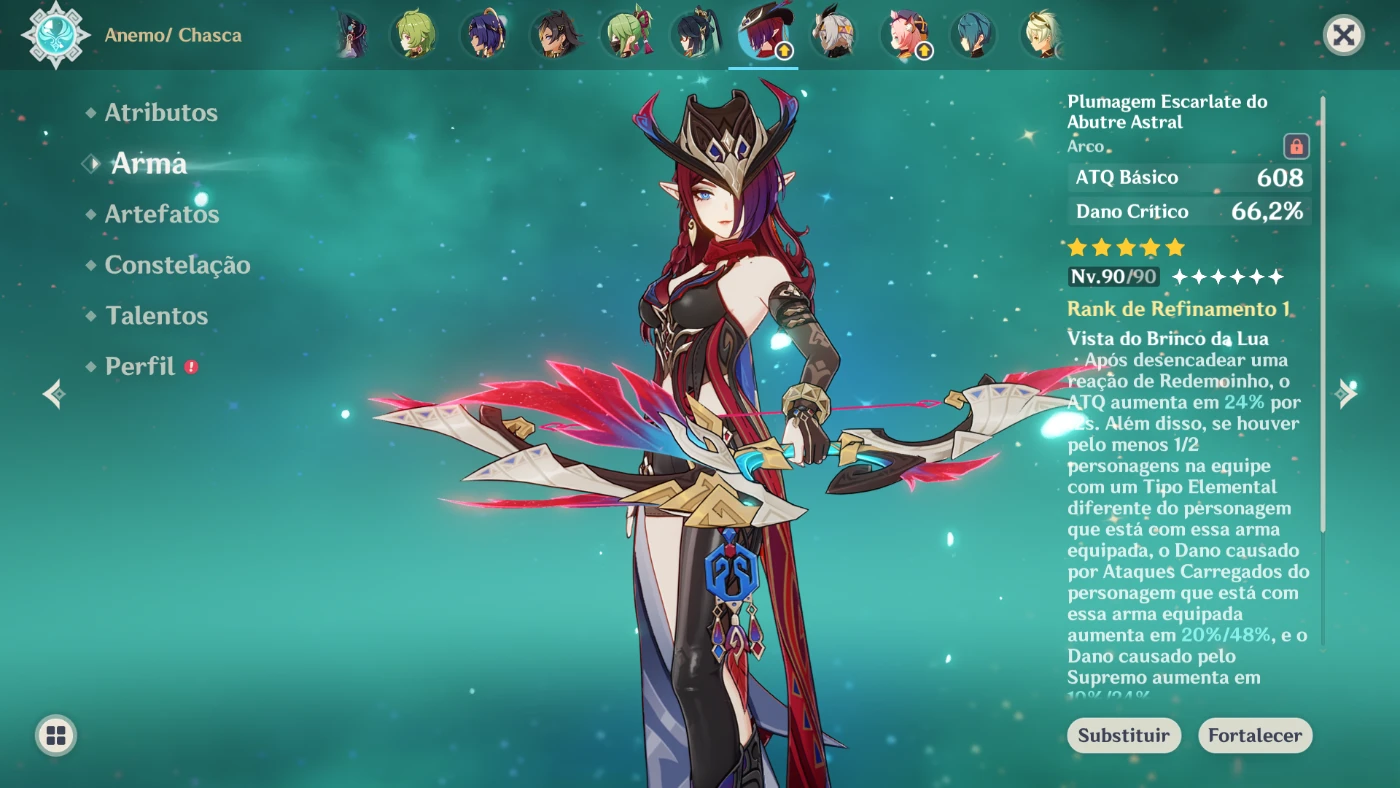
Task: Go to the Constelação section
Action: pos(177,265)
